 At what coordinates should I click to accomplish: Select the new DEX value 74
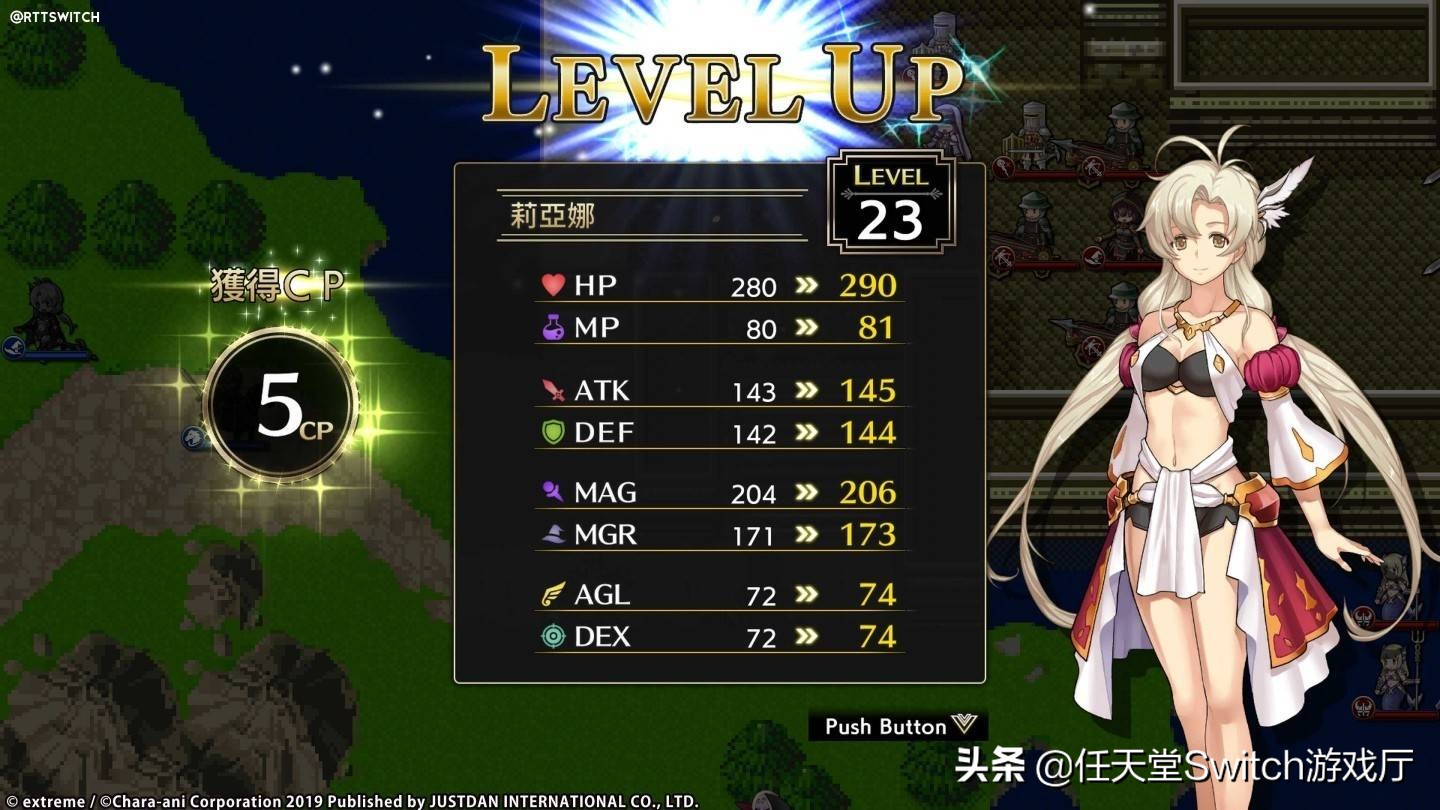(878, 636)
